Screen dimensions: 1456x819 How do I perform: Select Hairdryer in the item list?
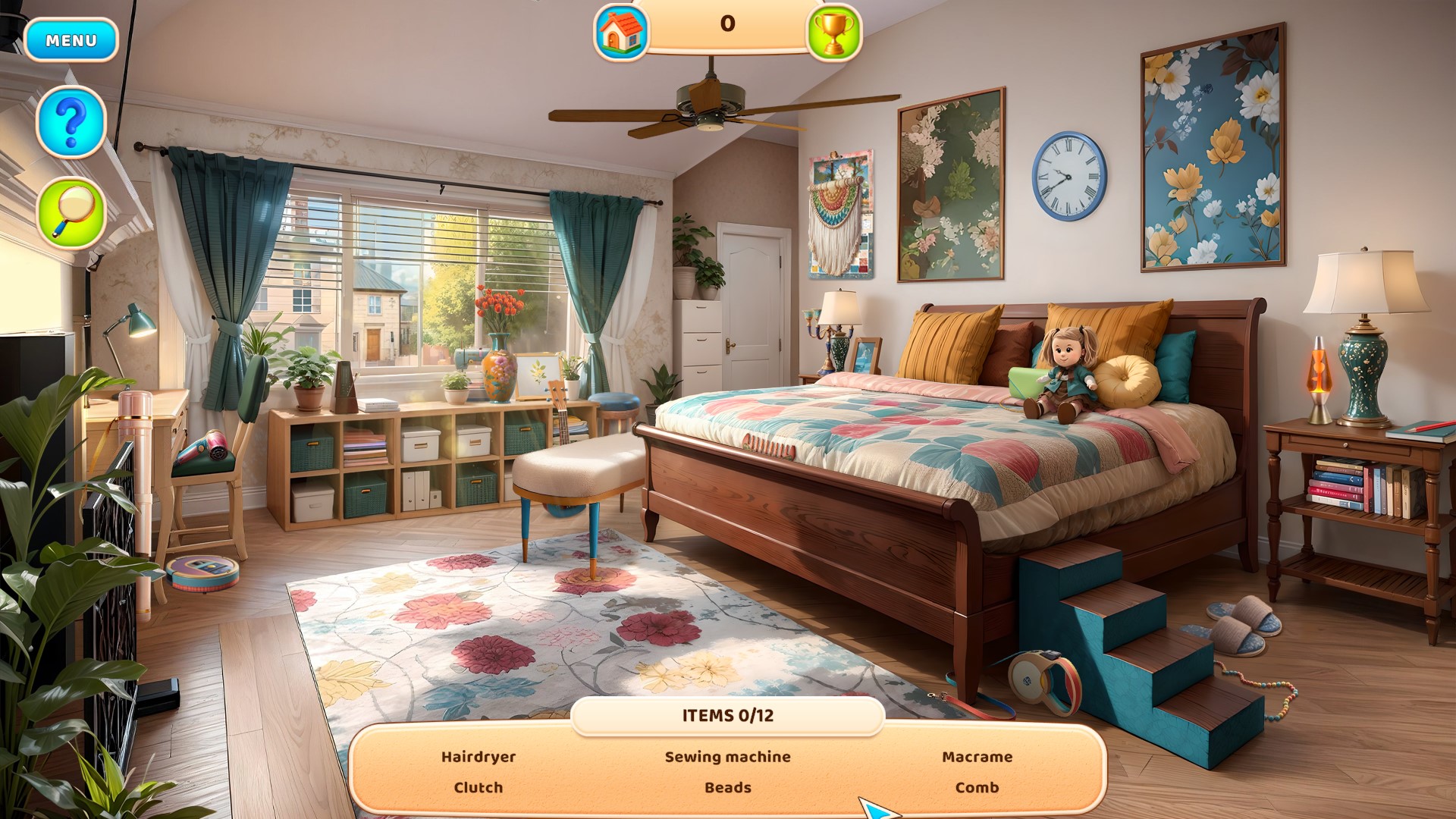(x=479, y=757)
